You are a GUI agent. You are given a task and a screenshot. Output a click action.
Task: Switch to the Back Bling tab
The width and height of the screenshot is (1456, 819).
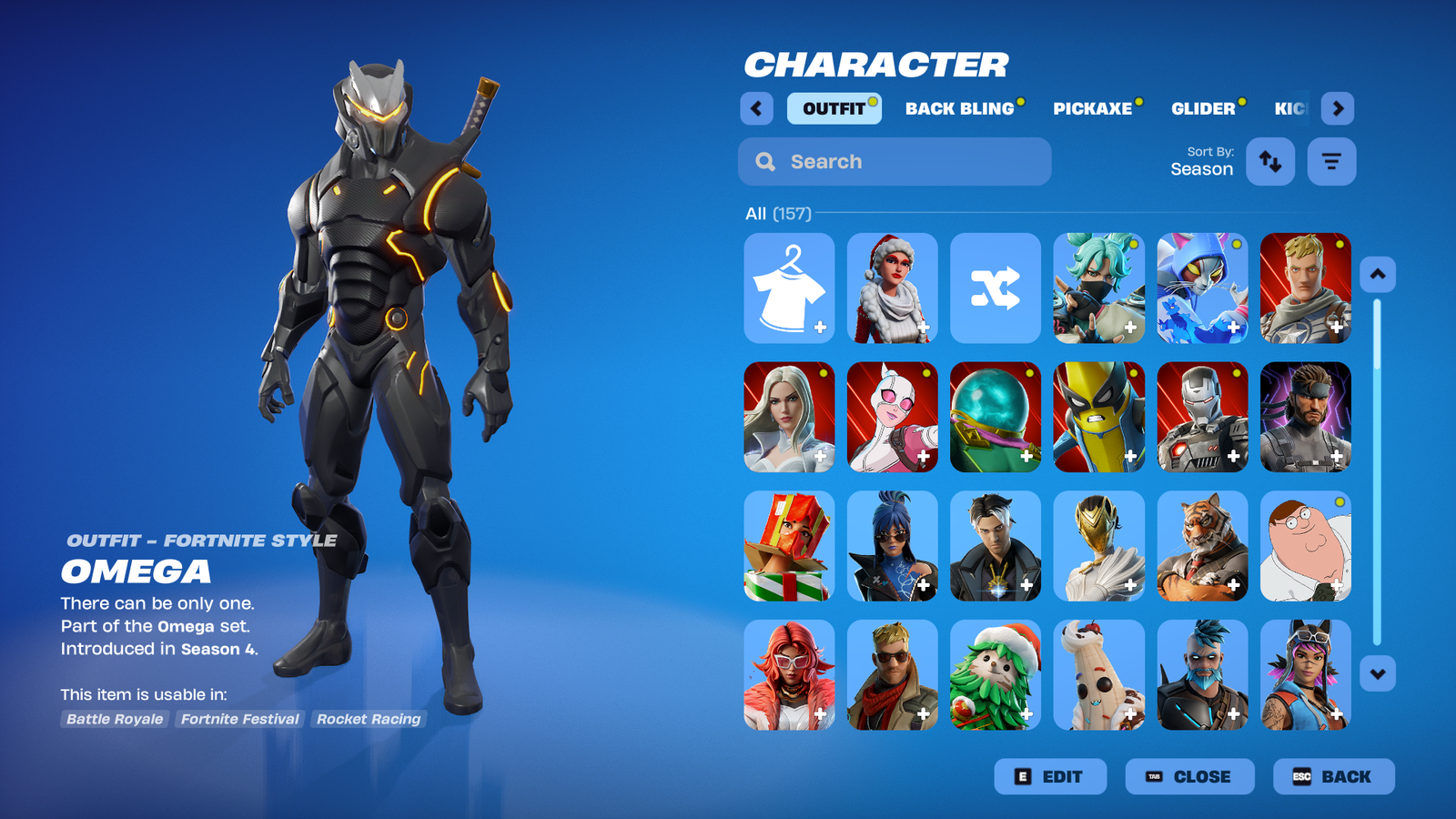point(959,108)
